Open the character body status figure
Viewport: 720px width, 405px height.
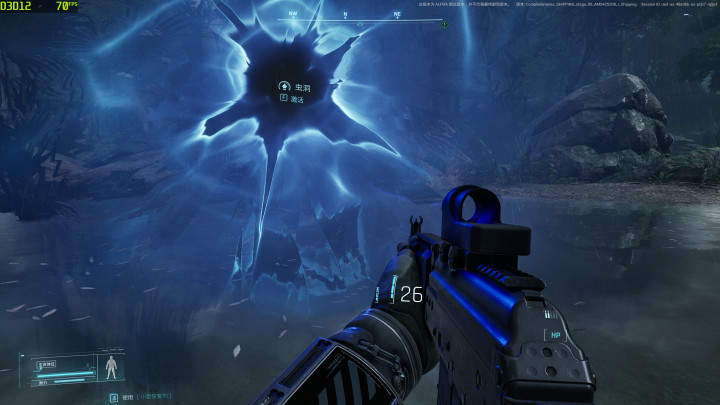pyautogui.click(x=110, y=366)
